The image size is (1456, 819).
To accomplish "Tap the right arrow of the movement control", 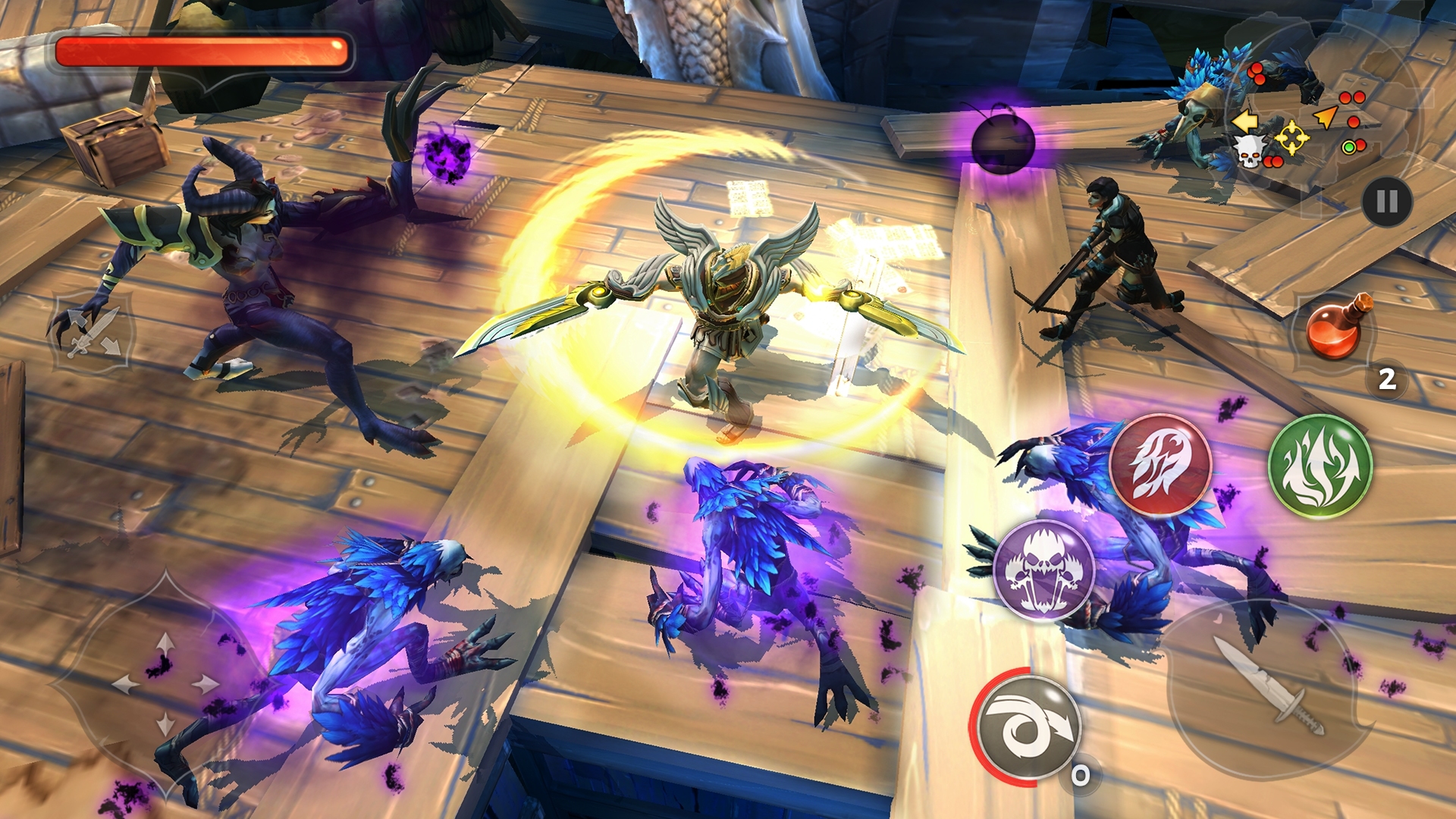I will pyautogui.click(x=205, y=682).
